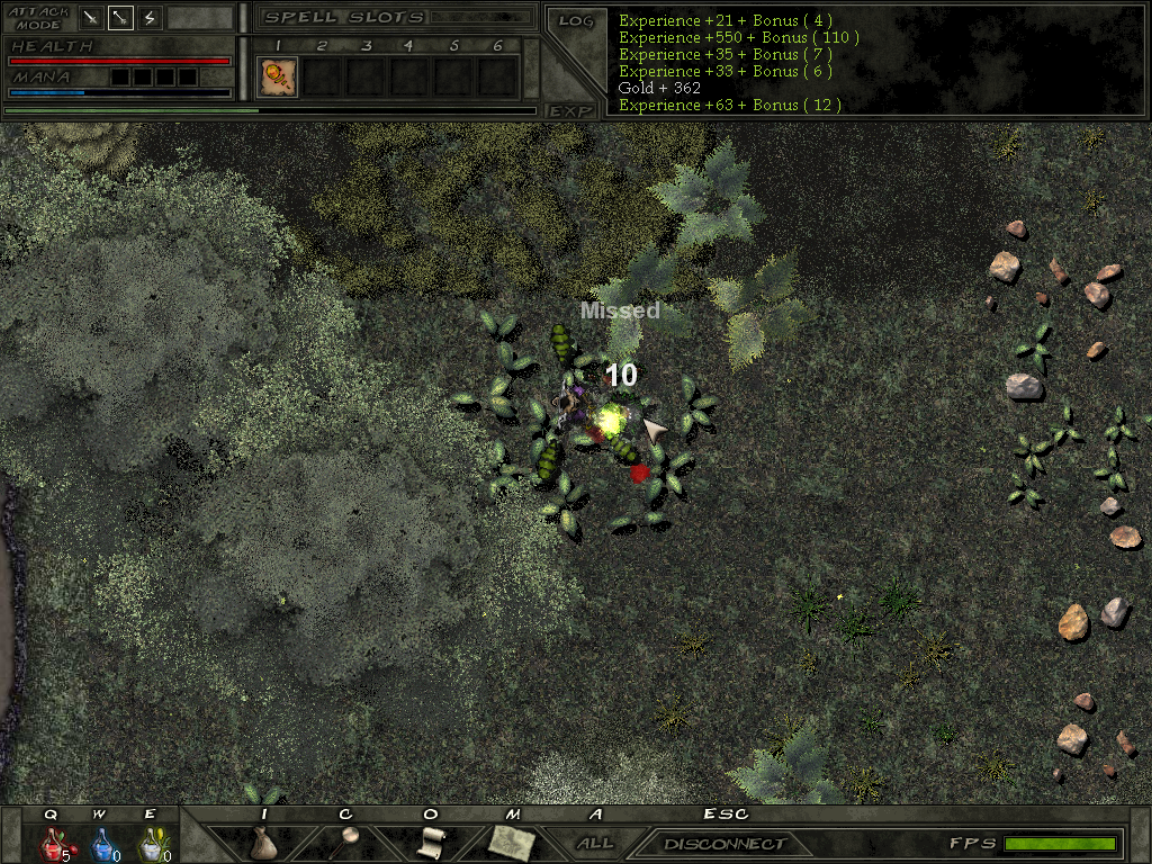This screenshot has width=1152, height=864.
Task: Open the inventory bag
Action: (x=263, y=842)
